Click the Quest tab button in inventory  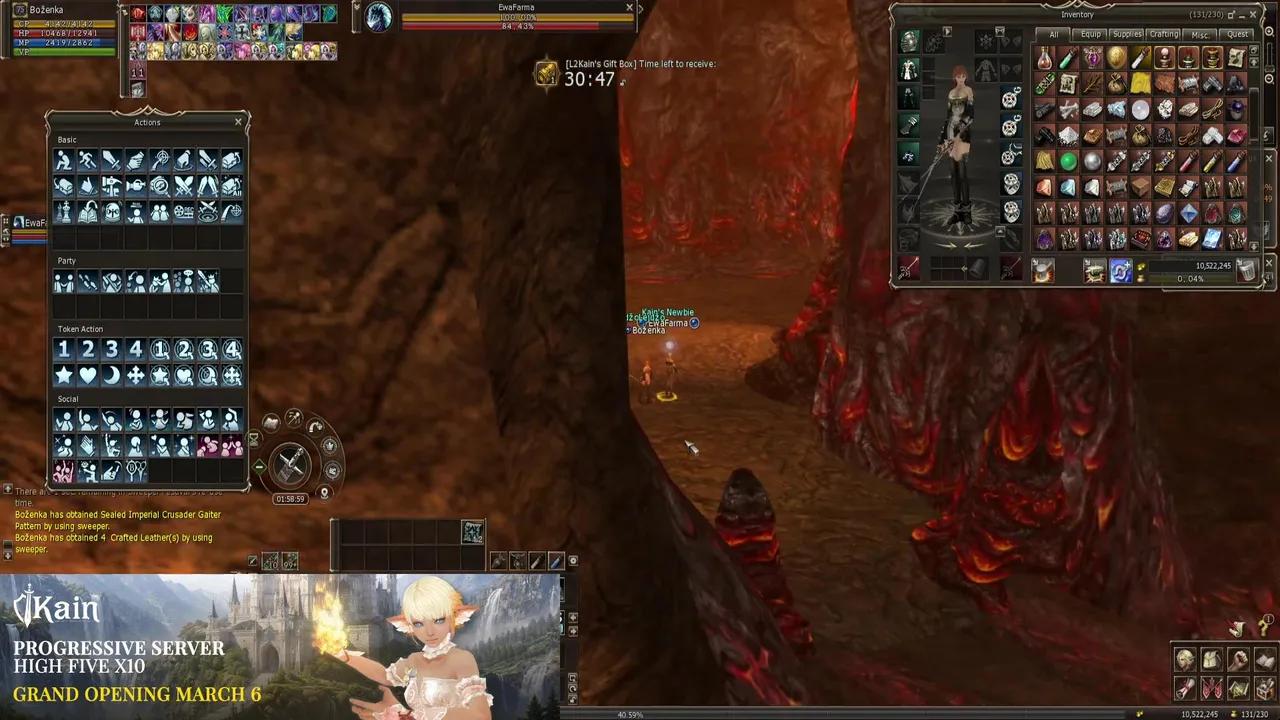1237,33
